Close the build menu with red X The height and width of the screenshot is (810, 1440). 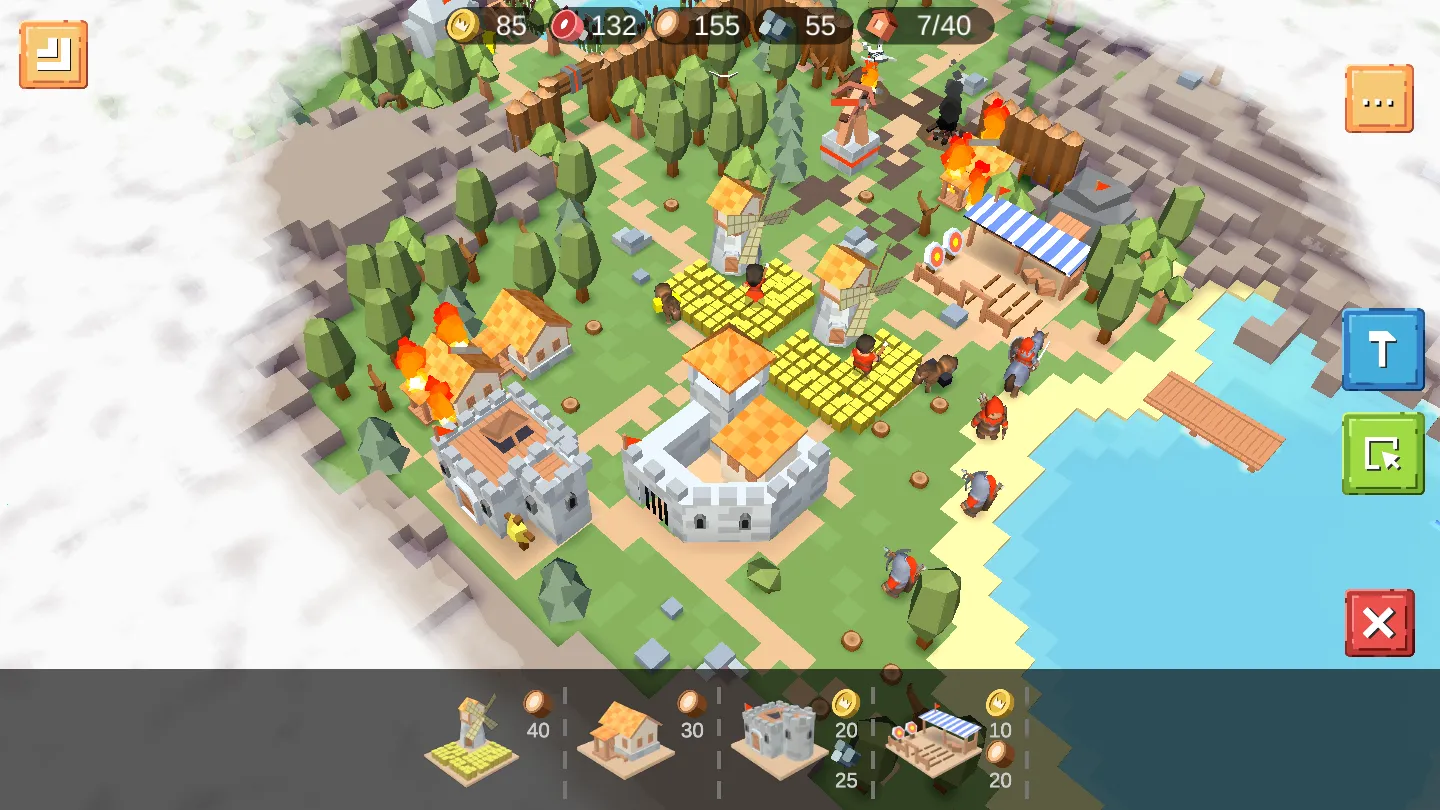coord(1379,623)
